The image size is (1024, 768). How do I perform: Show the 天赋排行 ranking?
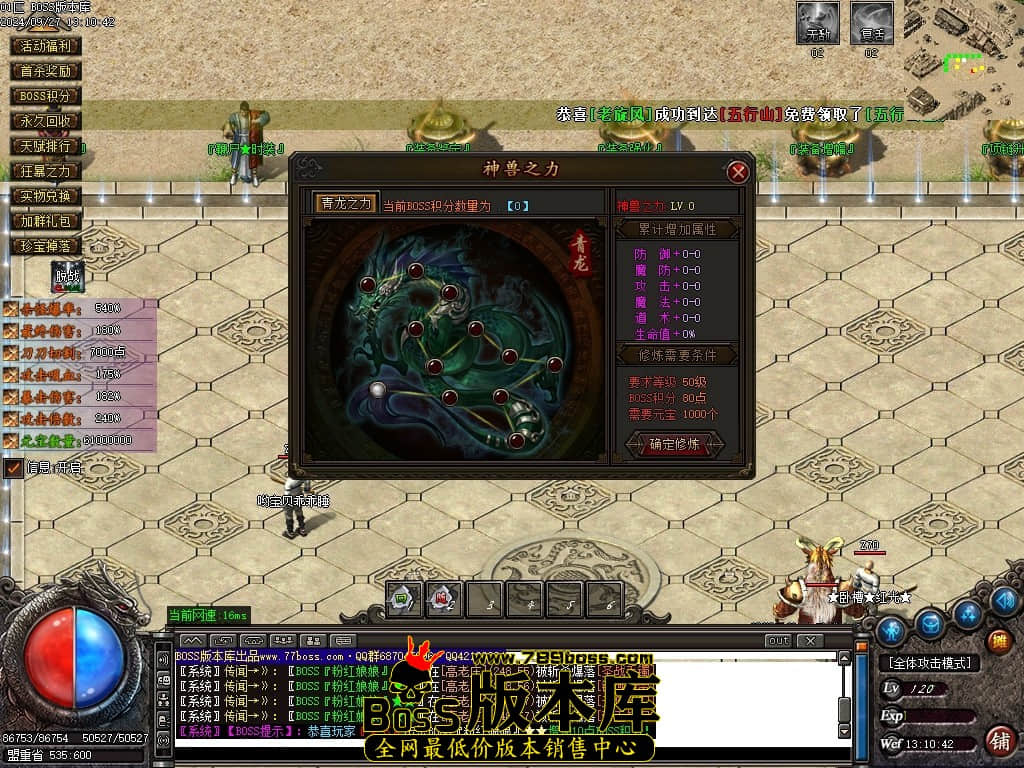click(46, 146)
